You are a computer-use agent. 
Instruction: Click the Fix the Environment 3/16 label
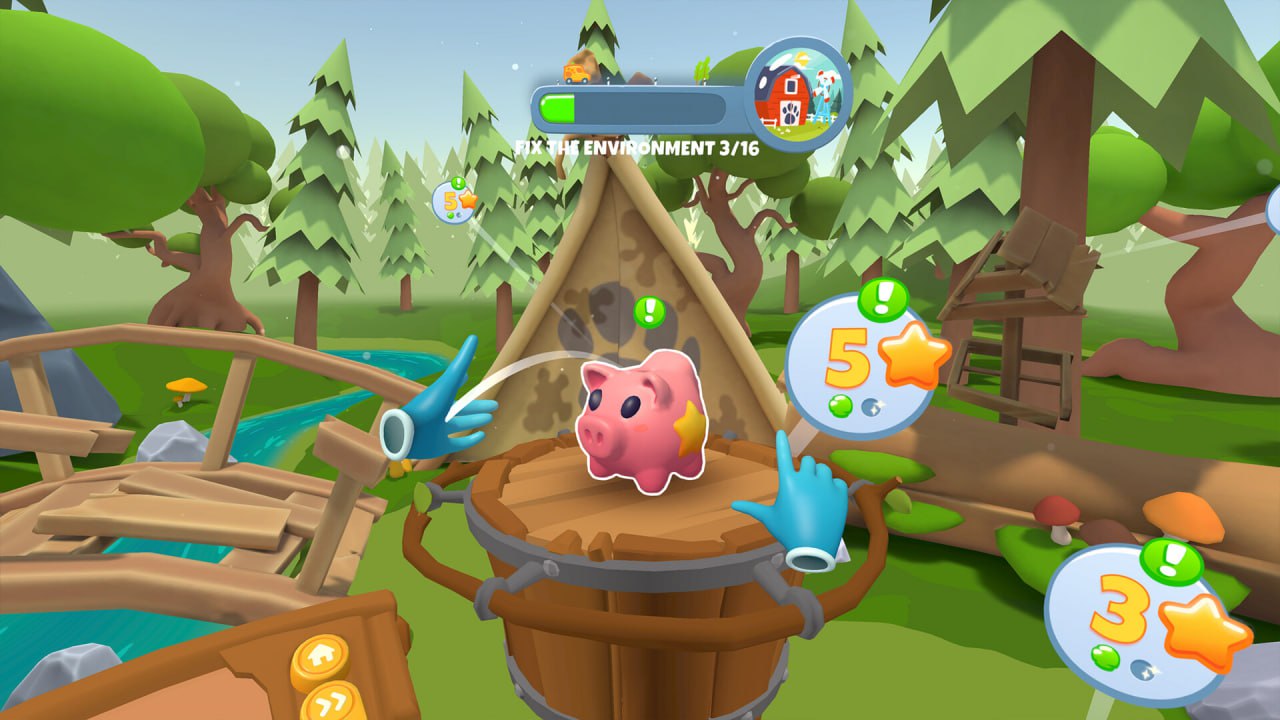click(637, 146)
